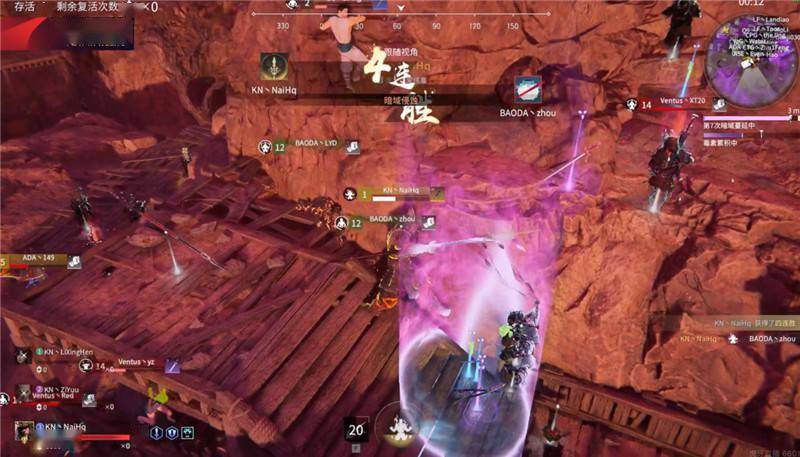Click KN丶NaiHq's killer emblem in kill banner
Screen dimensions: 800x457
272,68
